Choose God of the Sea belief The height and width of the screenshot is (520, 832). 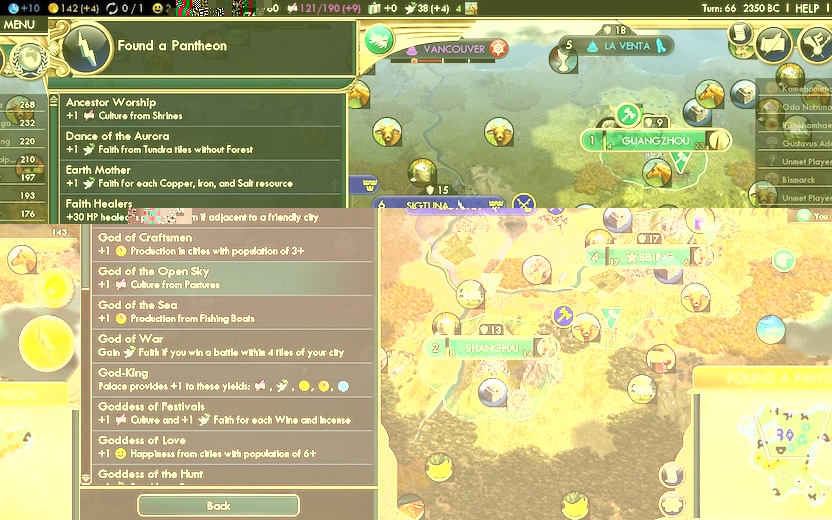[232, 312]
